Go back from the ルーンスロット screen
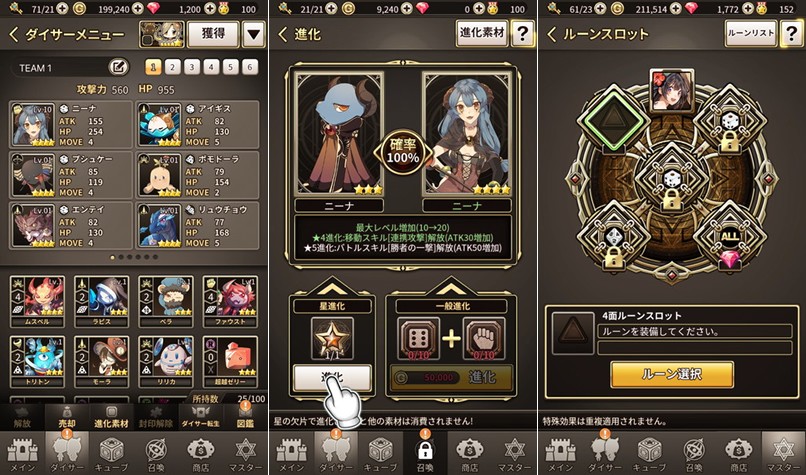Screen dimensions: 806x475 551,34
